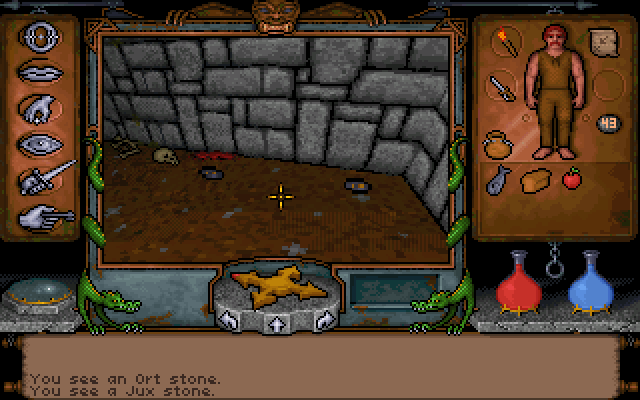Select the dagger in the weapon slot
Image resolution: width=640 pixels, height=400 pixels.
pos(500,86)
